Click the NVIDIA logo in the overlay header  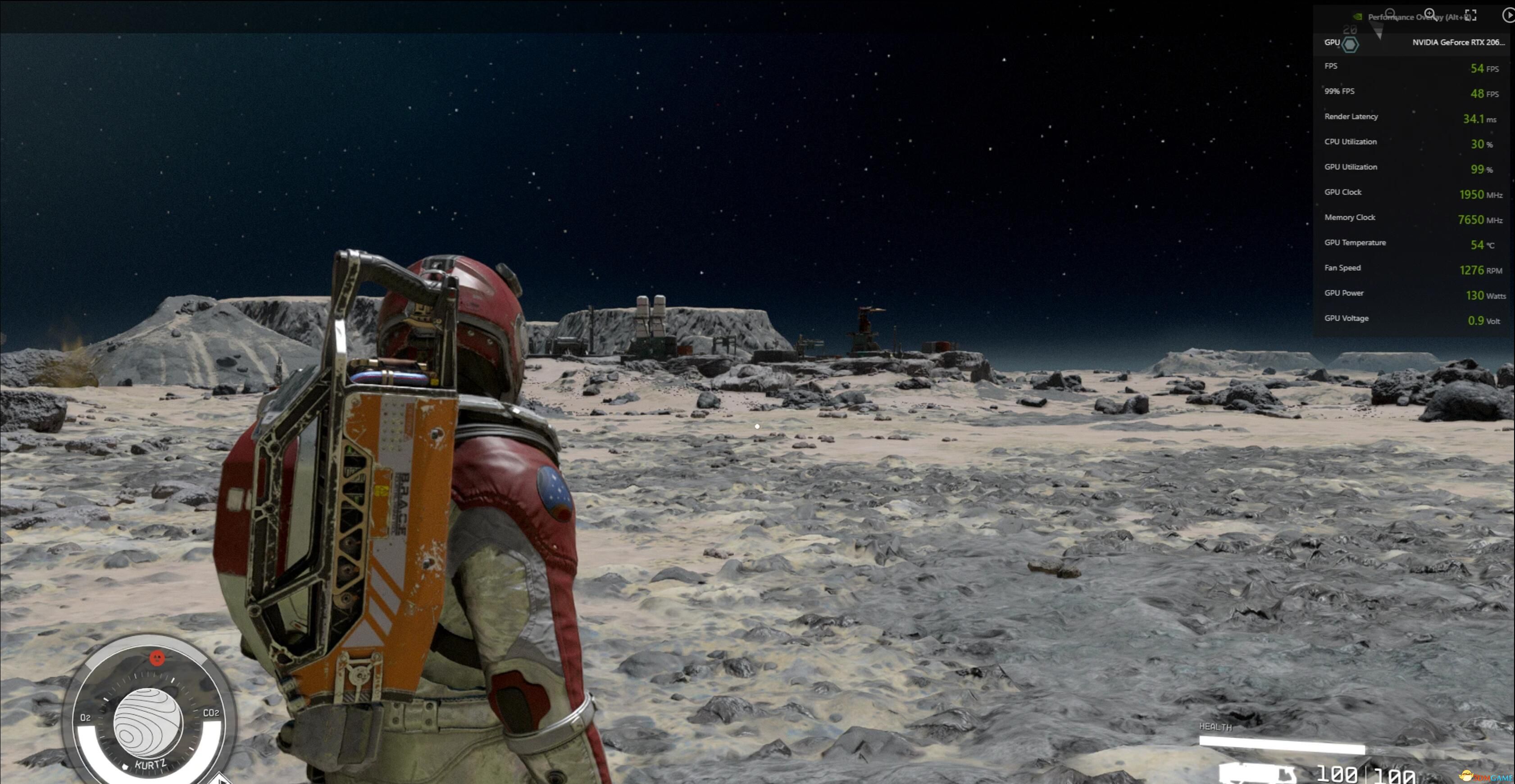(x=1358, y=17)
